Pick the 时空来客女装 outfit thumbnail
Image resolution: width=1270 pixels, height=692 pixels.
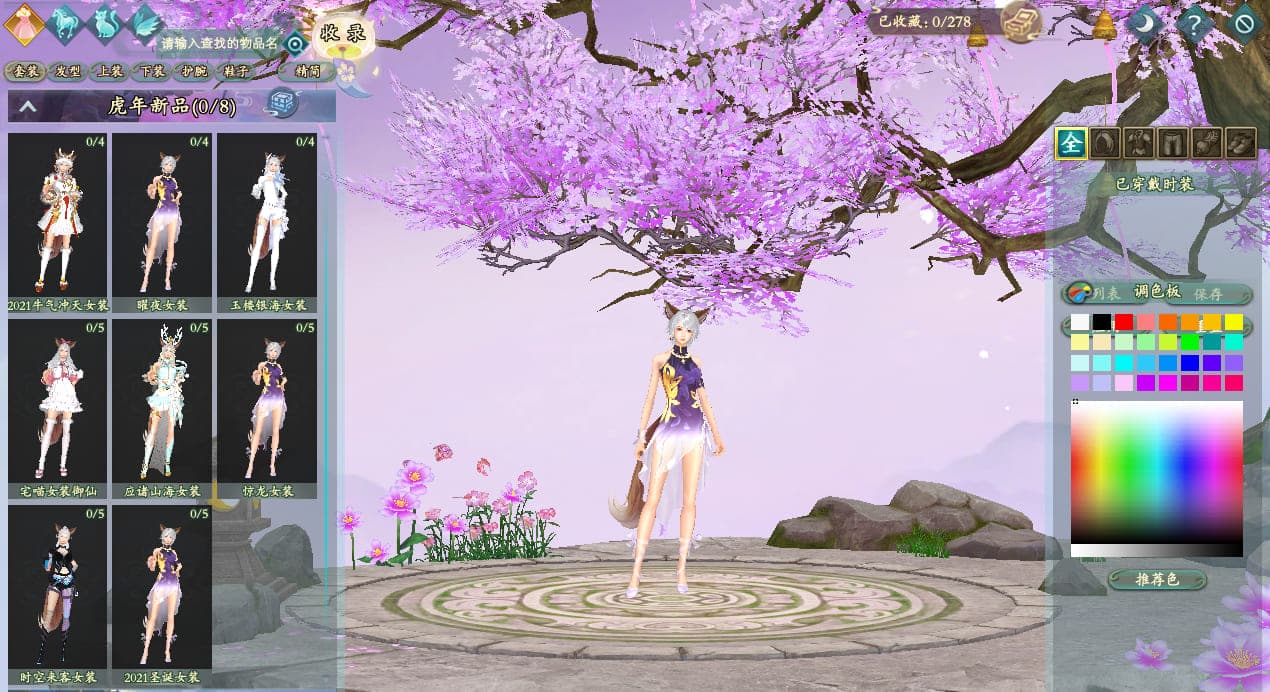point(57,587)
